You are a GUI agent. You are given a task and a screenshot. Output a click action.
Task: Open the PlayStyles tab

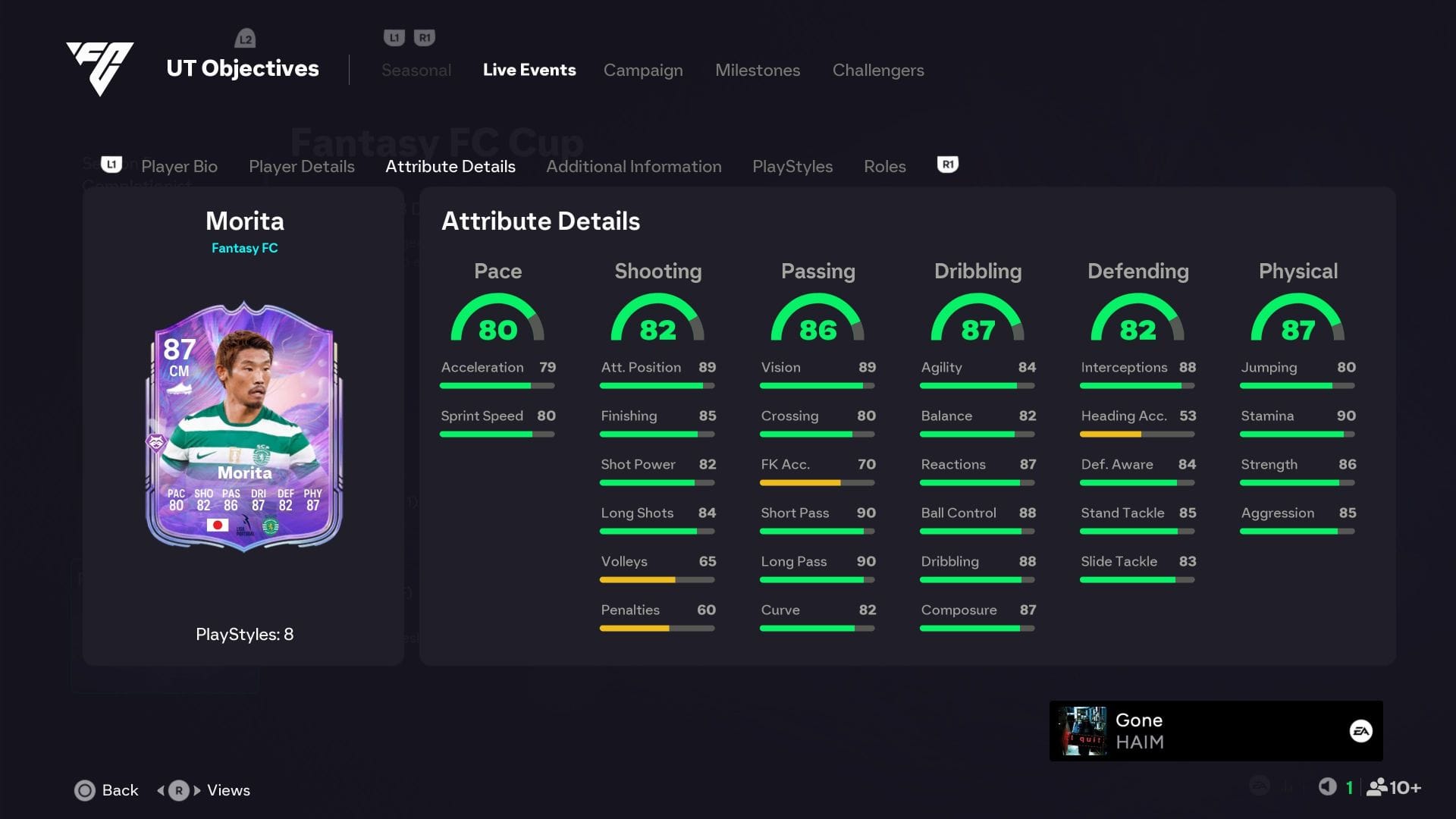tap(792, 166)
